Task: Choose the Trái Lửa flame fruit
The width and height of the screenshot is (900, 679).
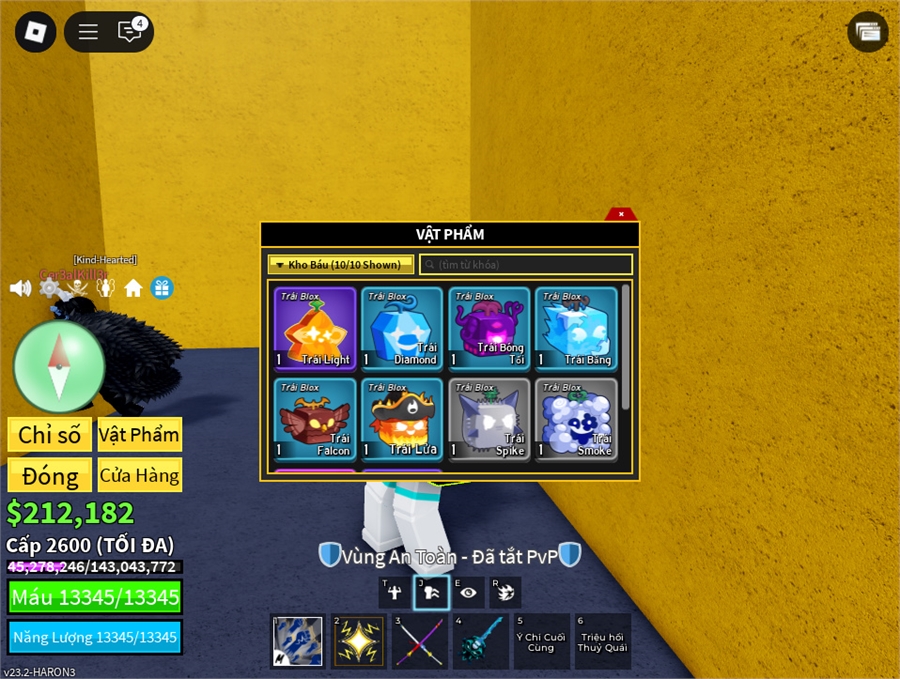Action: (x=402, y=419)
